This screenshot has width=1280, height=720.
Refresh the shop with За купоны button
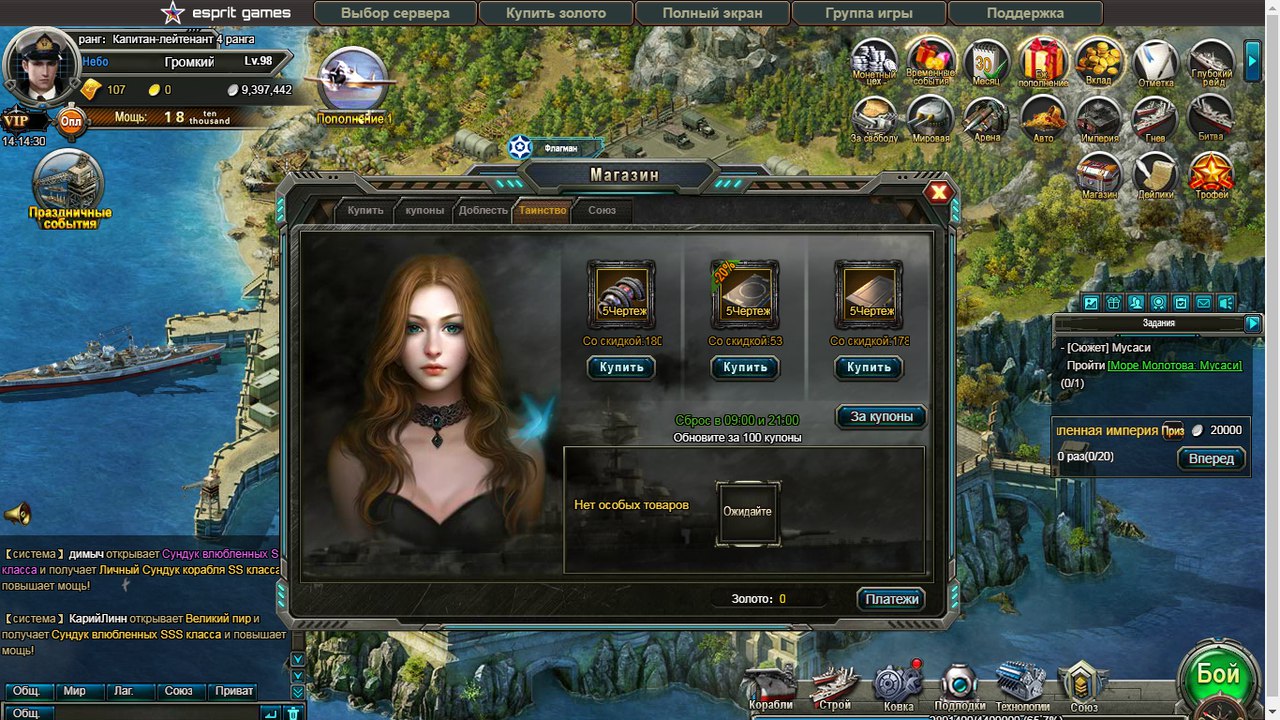coord(881,416)
